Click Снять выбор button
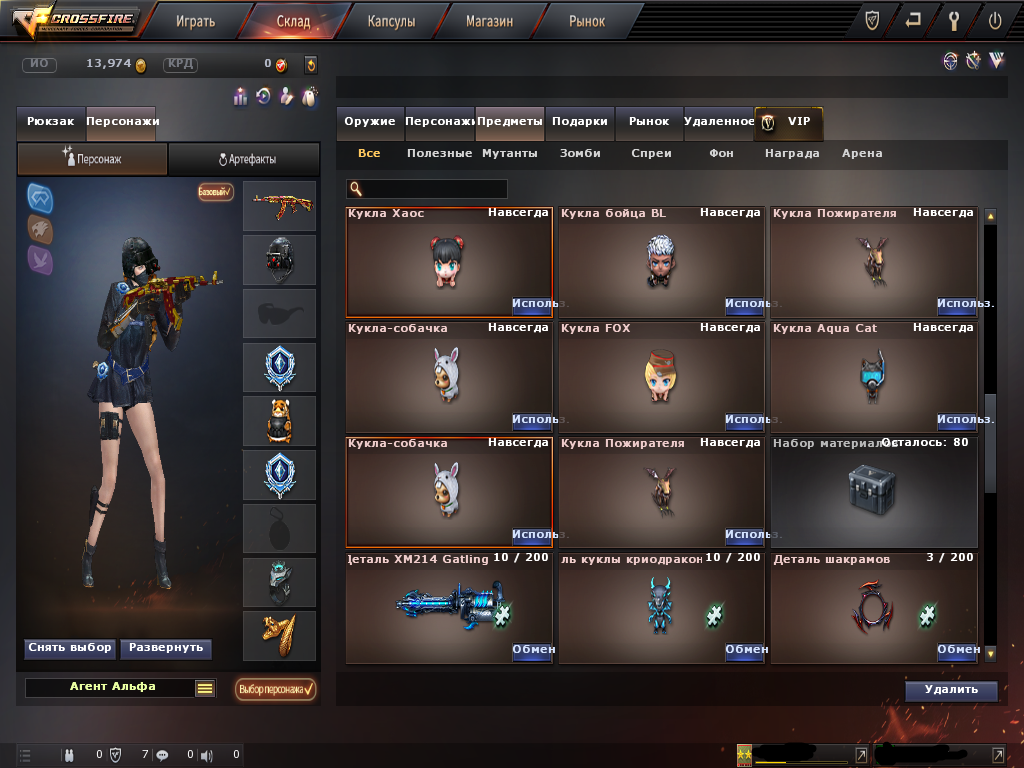Viewport: 1024px width, 768px height. (x=70, y=648)
